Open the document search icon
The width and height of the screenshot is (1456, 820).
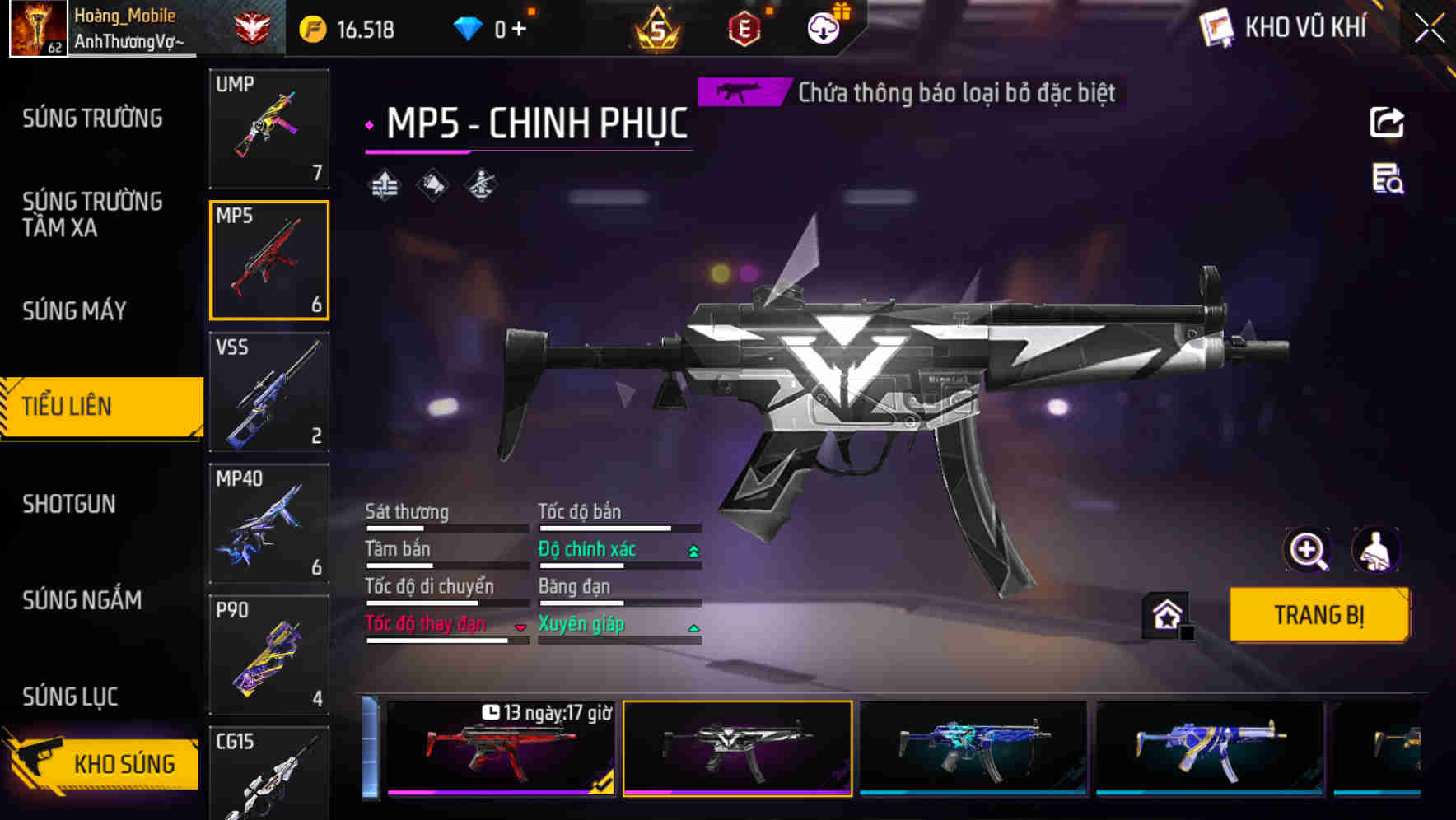1387,179
